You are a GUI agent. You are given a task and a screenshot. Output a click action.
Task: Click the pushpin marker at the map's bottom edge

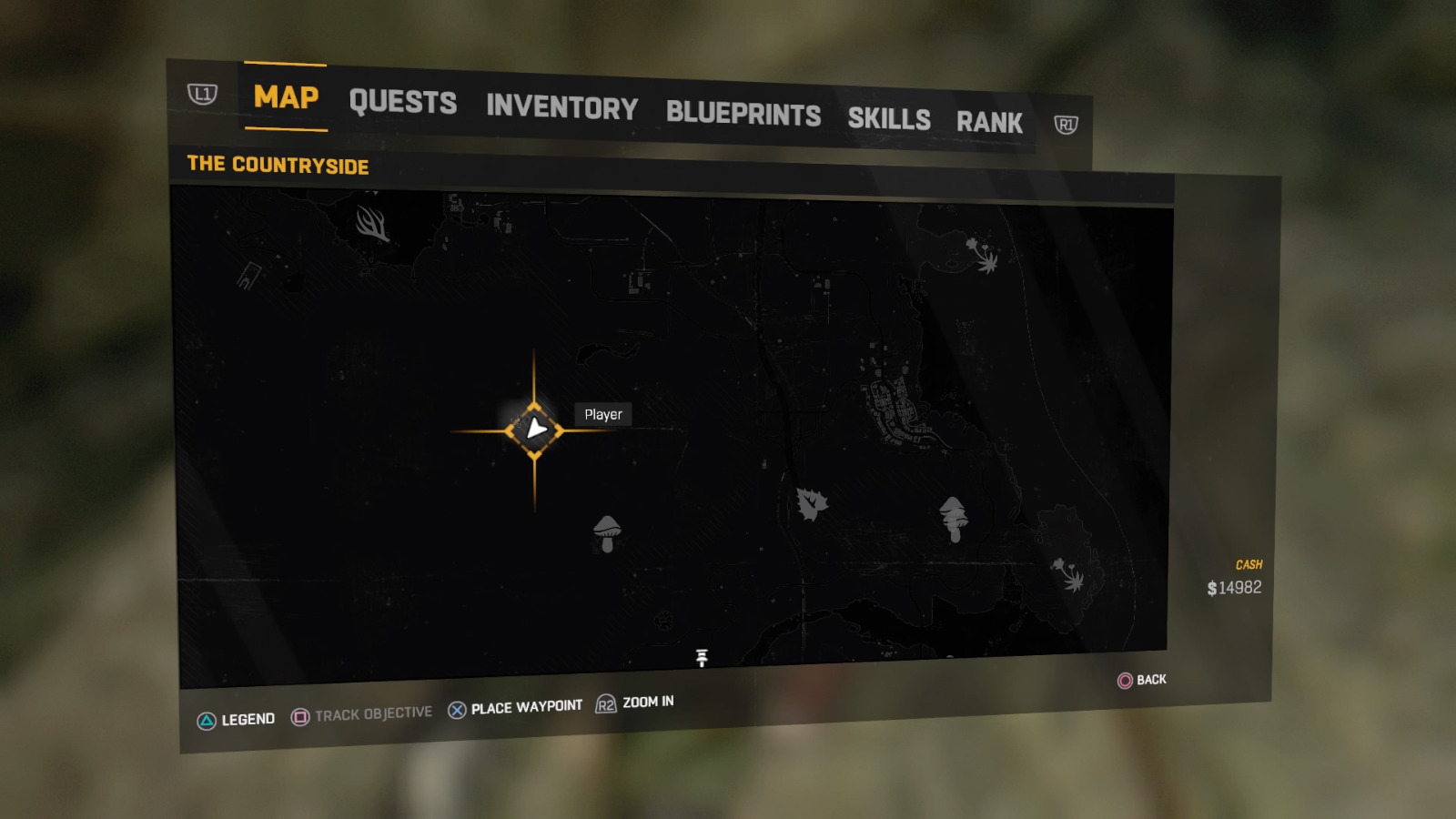click(702, 657)
